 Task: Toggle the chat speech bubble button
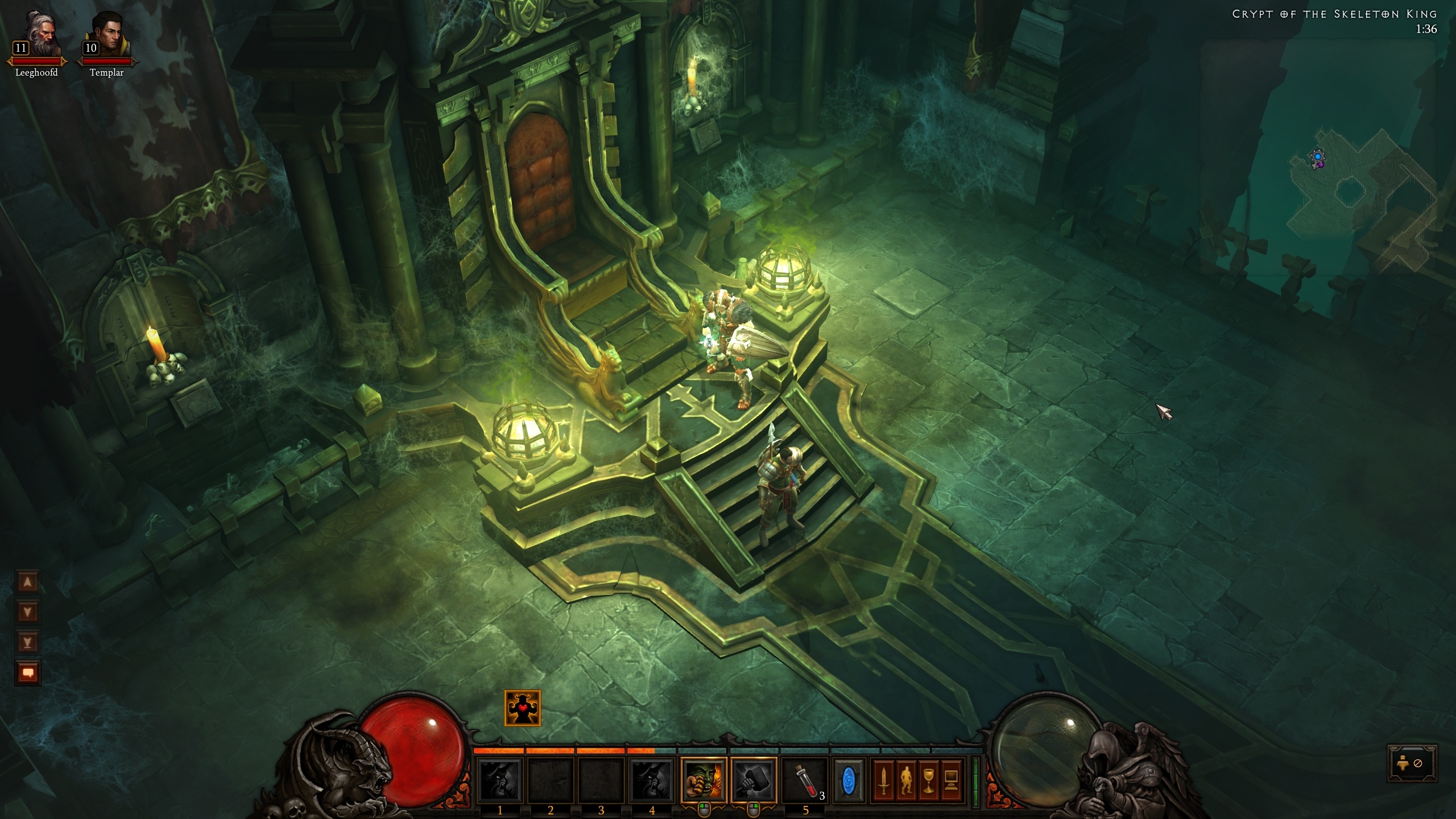coord(28,673)
